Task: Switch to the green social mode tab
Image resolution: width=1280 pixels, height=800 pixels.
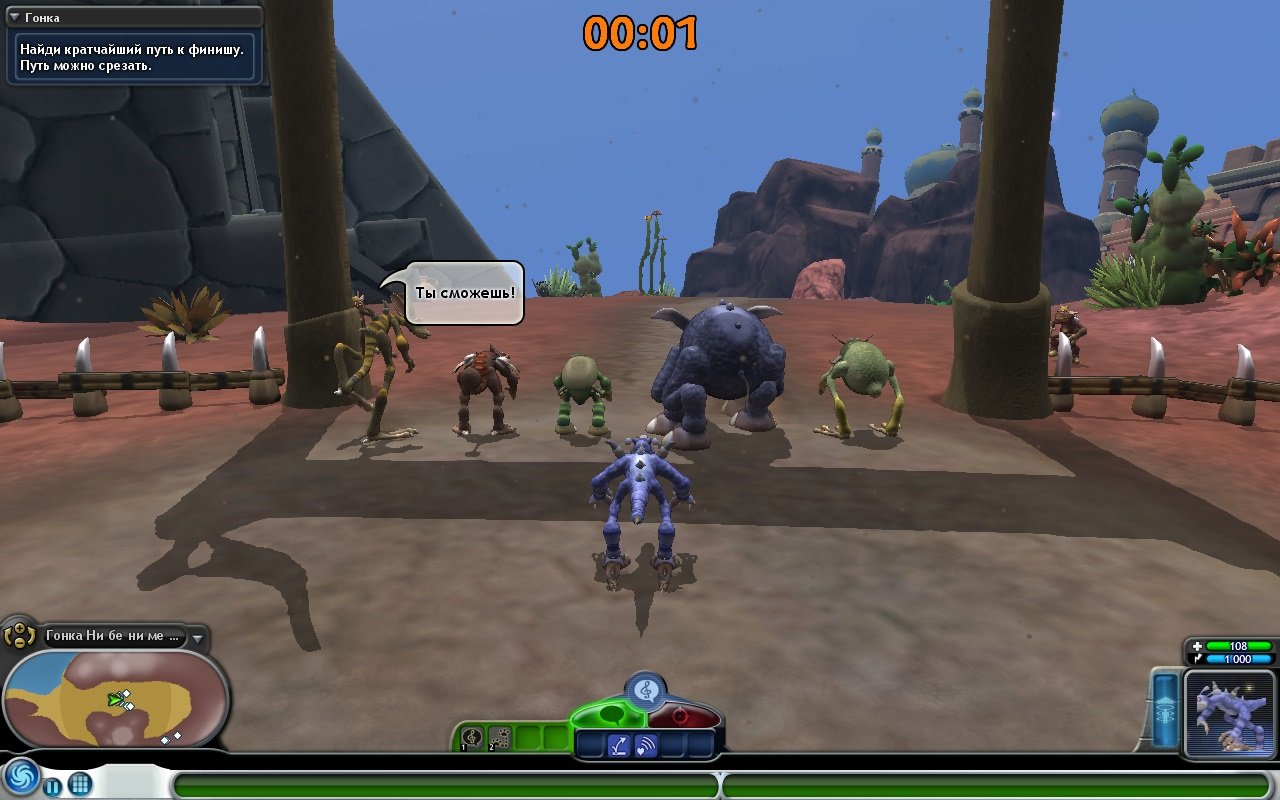Action: pos(613,712)
